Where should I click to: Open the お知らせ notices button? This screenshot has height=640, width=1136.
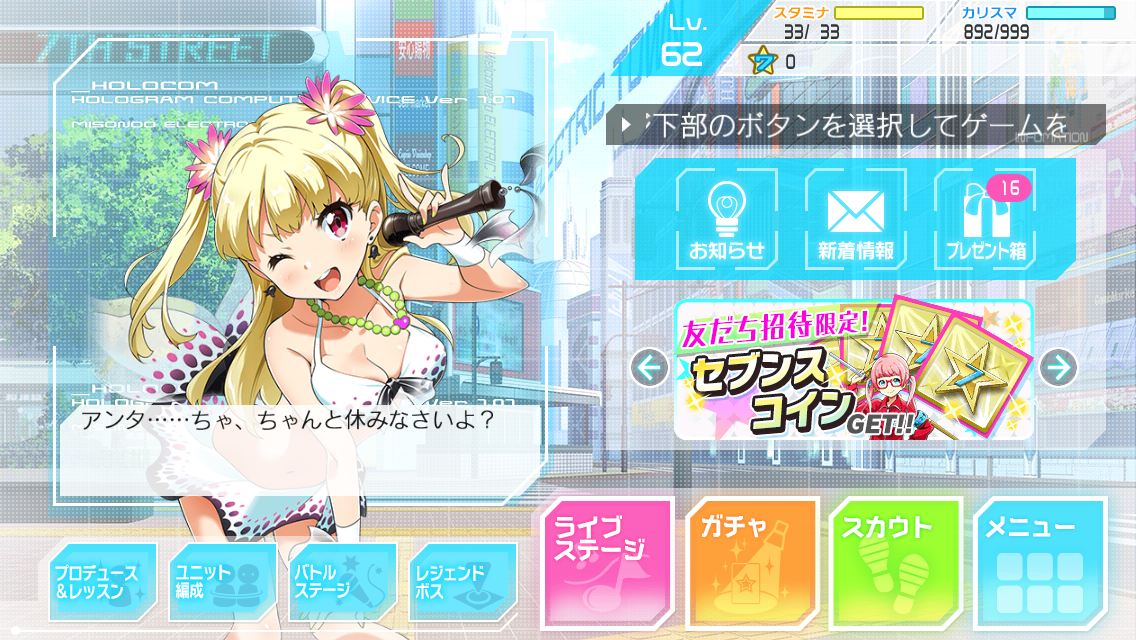[x=726, y=220]
